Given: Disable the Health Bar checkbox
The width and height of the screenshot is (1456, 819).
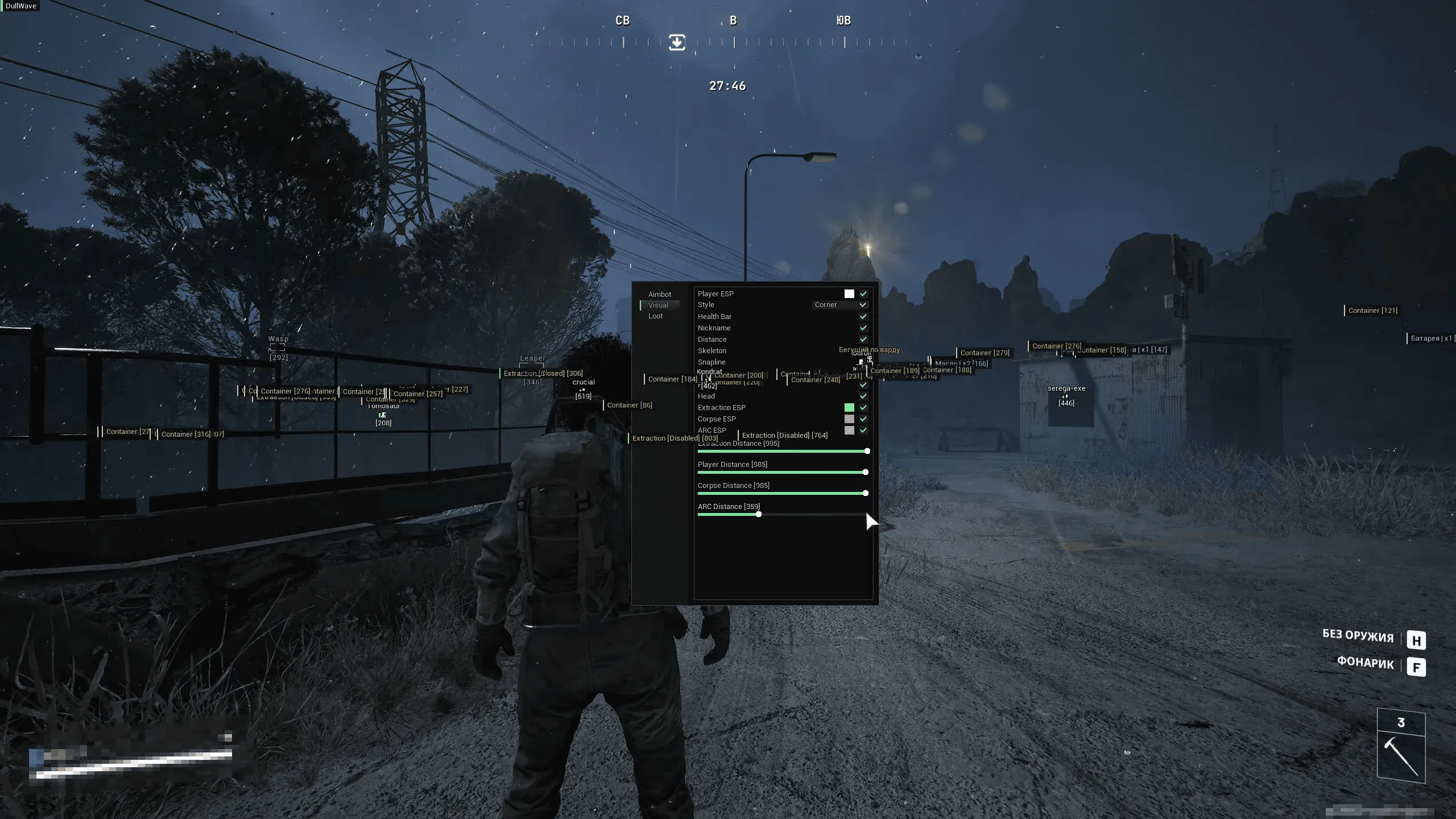Looking at the screenshot, I should 863,316.
